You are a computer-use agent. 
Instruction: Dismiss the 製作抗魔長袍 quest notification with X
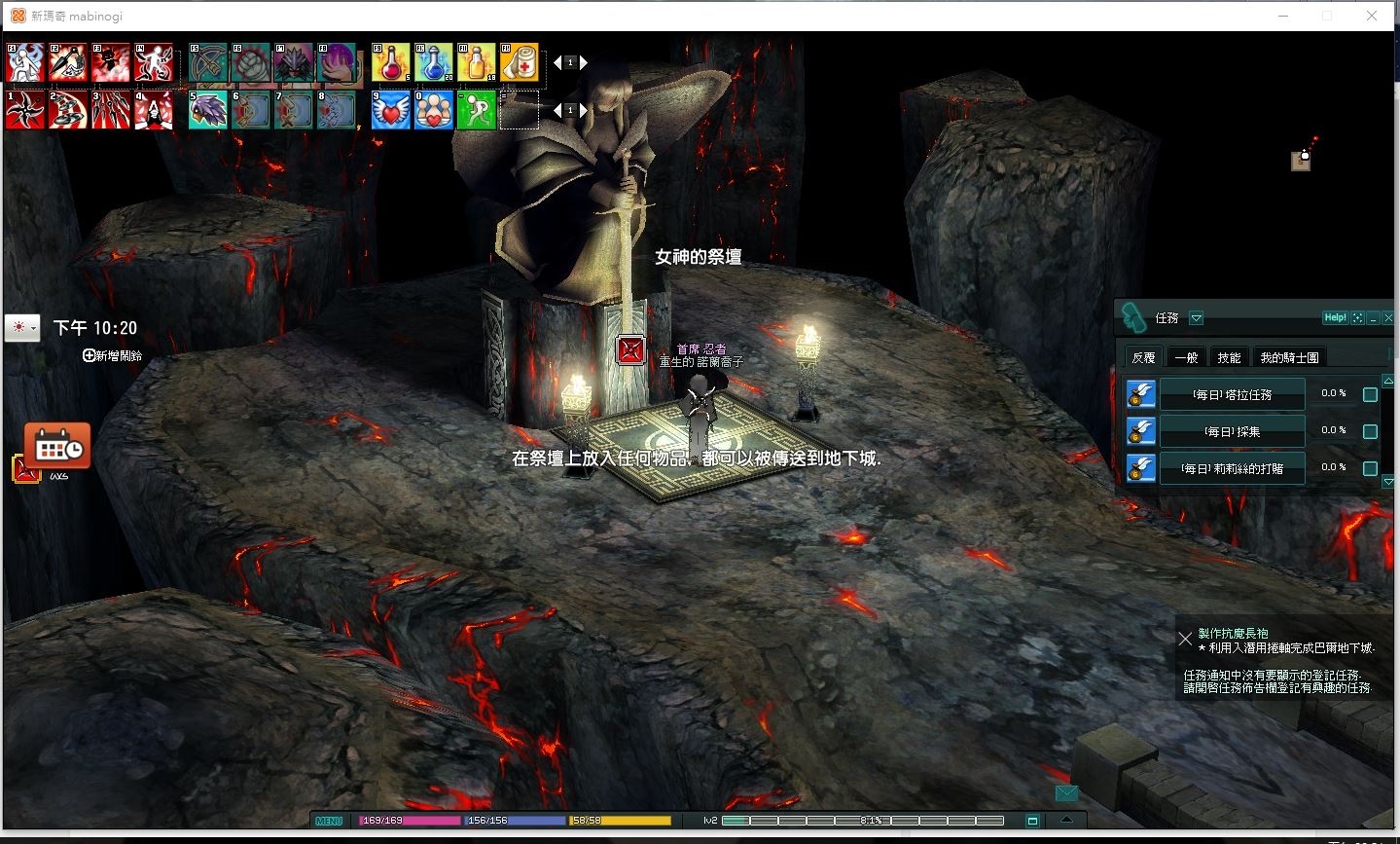[1185, 639]
